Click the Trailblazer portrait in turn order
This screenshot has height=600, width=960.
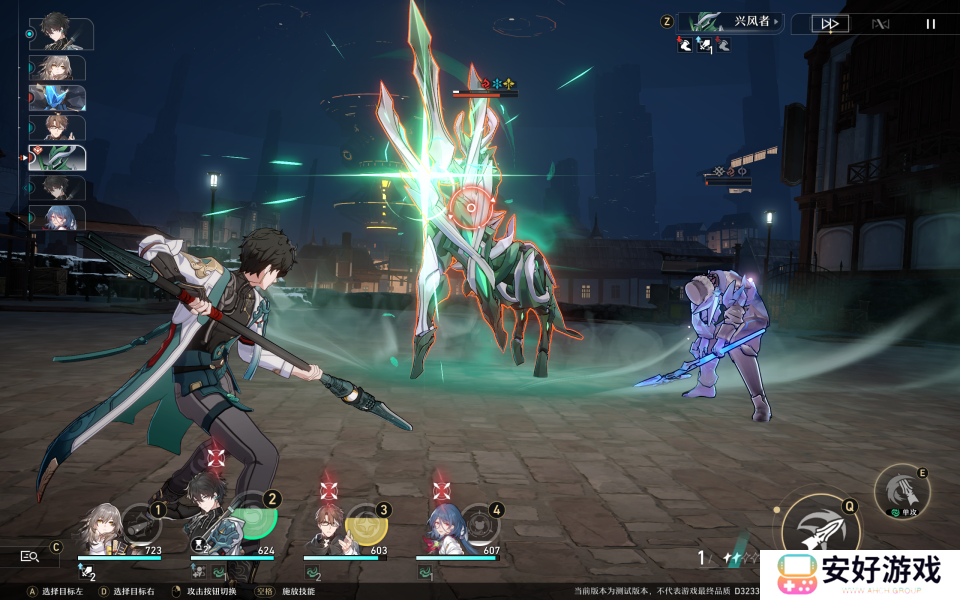click(57, 68)
